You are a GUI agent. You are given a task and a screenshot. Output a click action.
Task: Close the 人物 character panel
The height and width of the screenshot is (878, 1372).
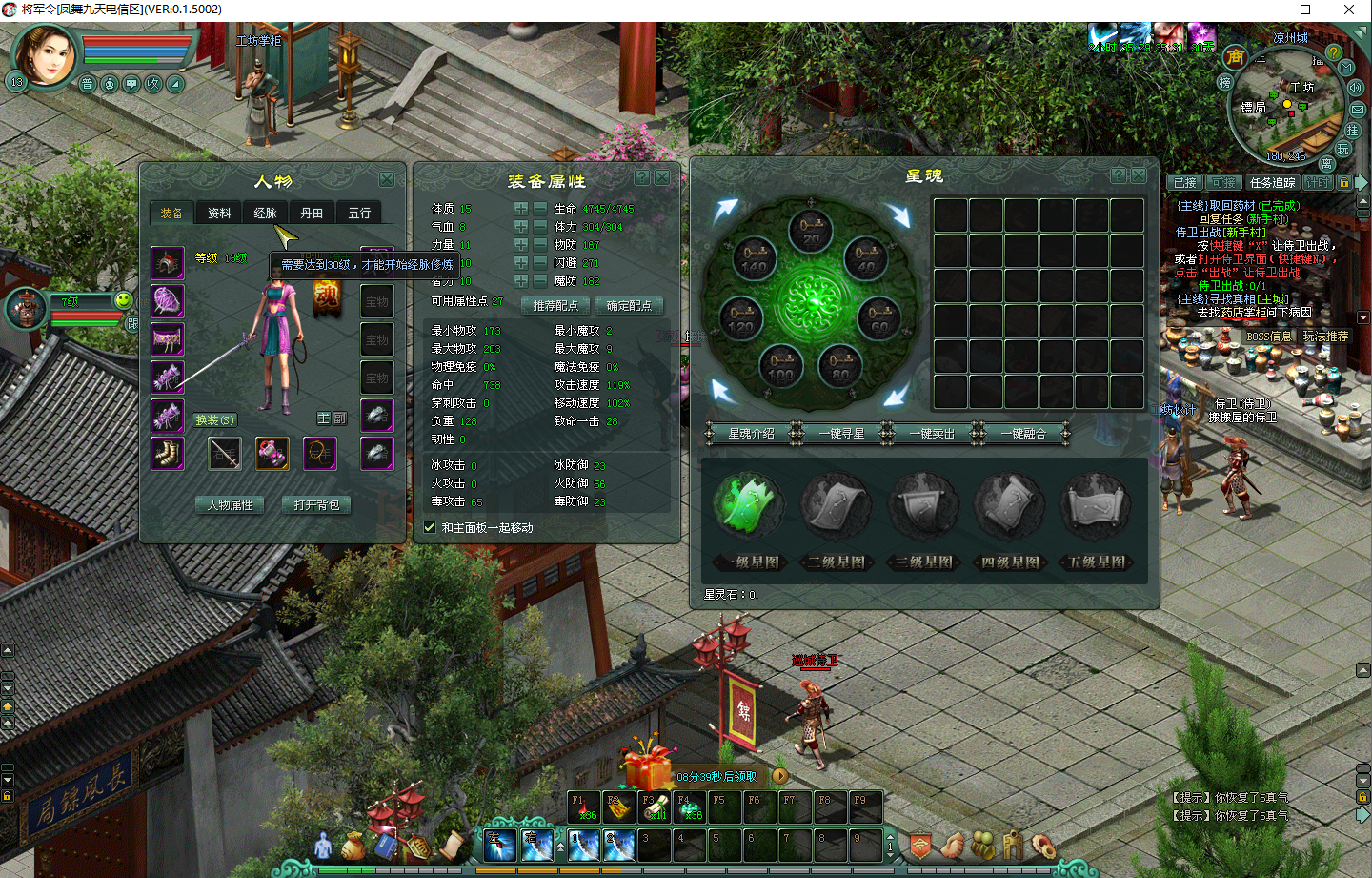click(x=387, y=179)
